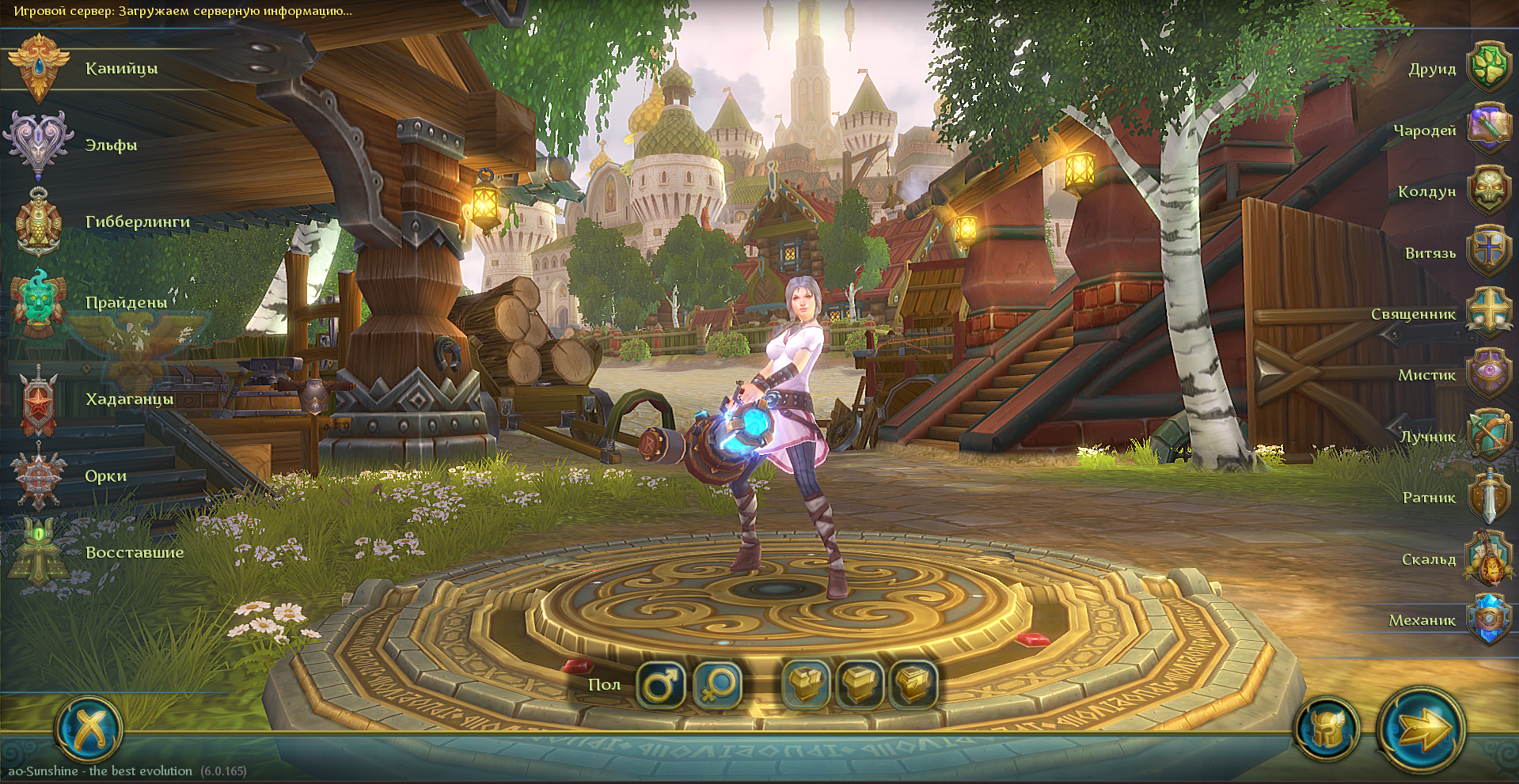Pick the Лучник class

point(1488,436)
